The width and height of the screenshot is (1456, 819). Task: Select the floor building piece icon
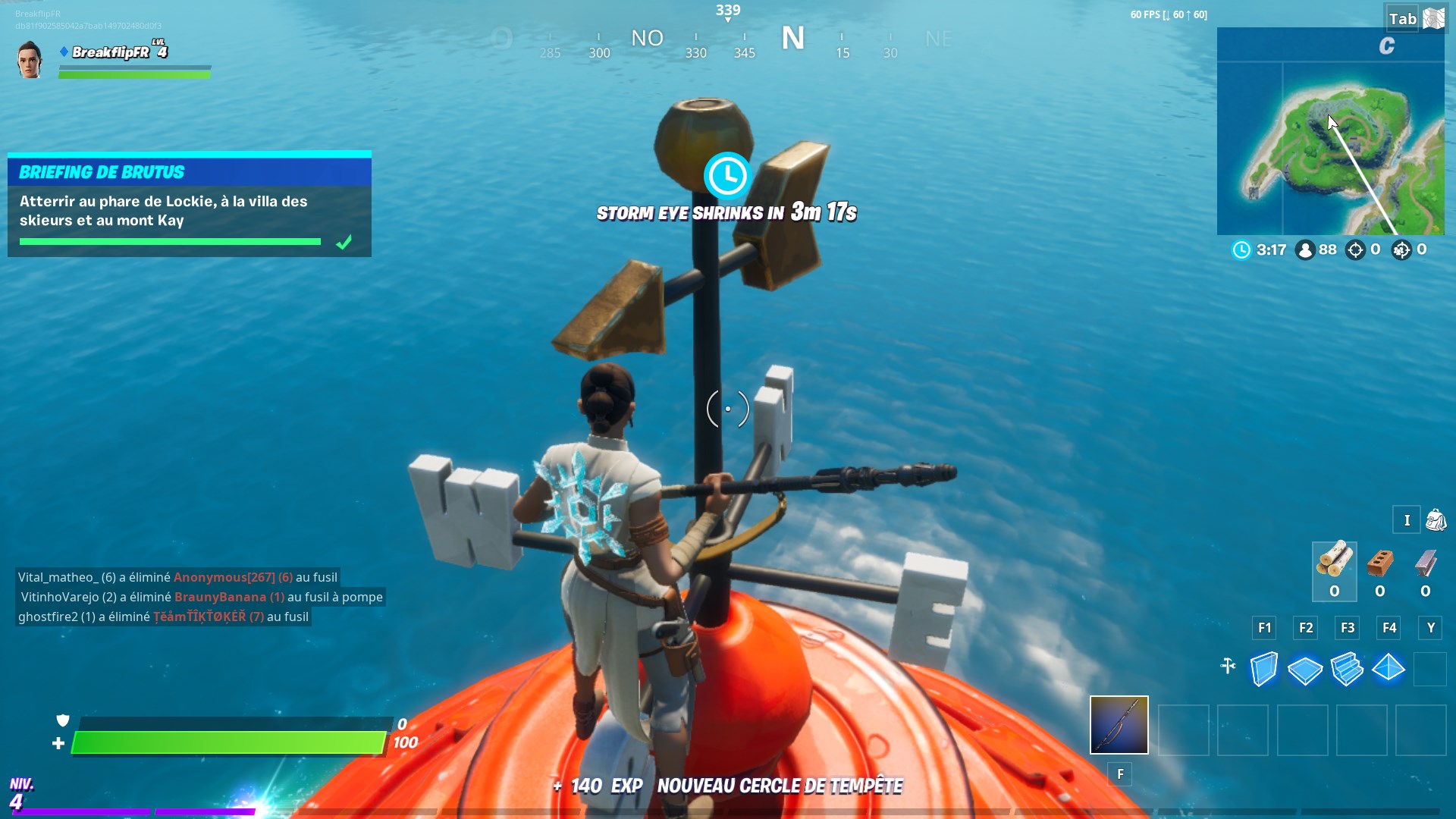coord(1305,669)
